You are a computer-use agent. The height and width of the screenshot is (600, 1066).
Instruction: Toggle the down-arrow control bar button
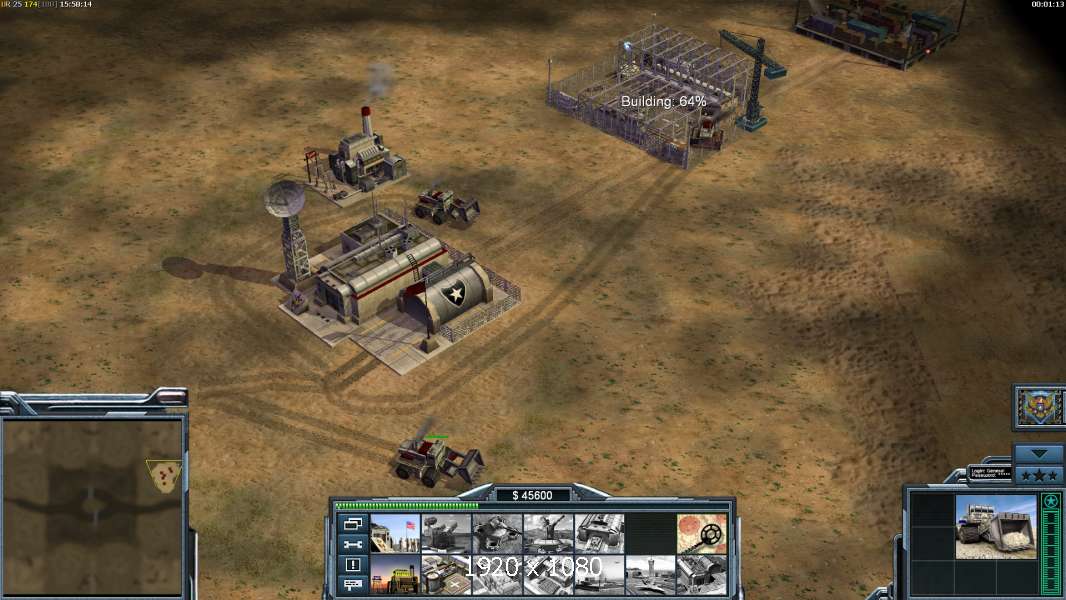point(1039,454)
